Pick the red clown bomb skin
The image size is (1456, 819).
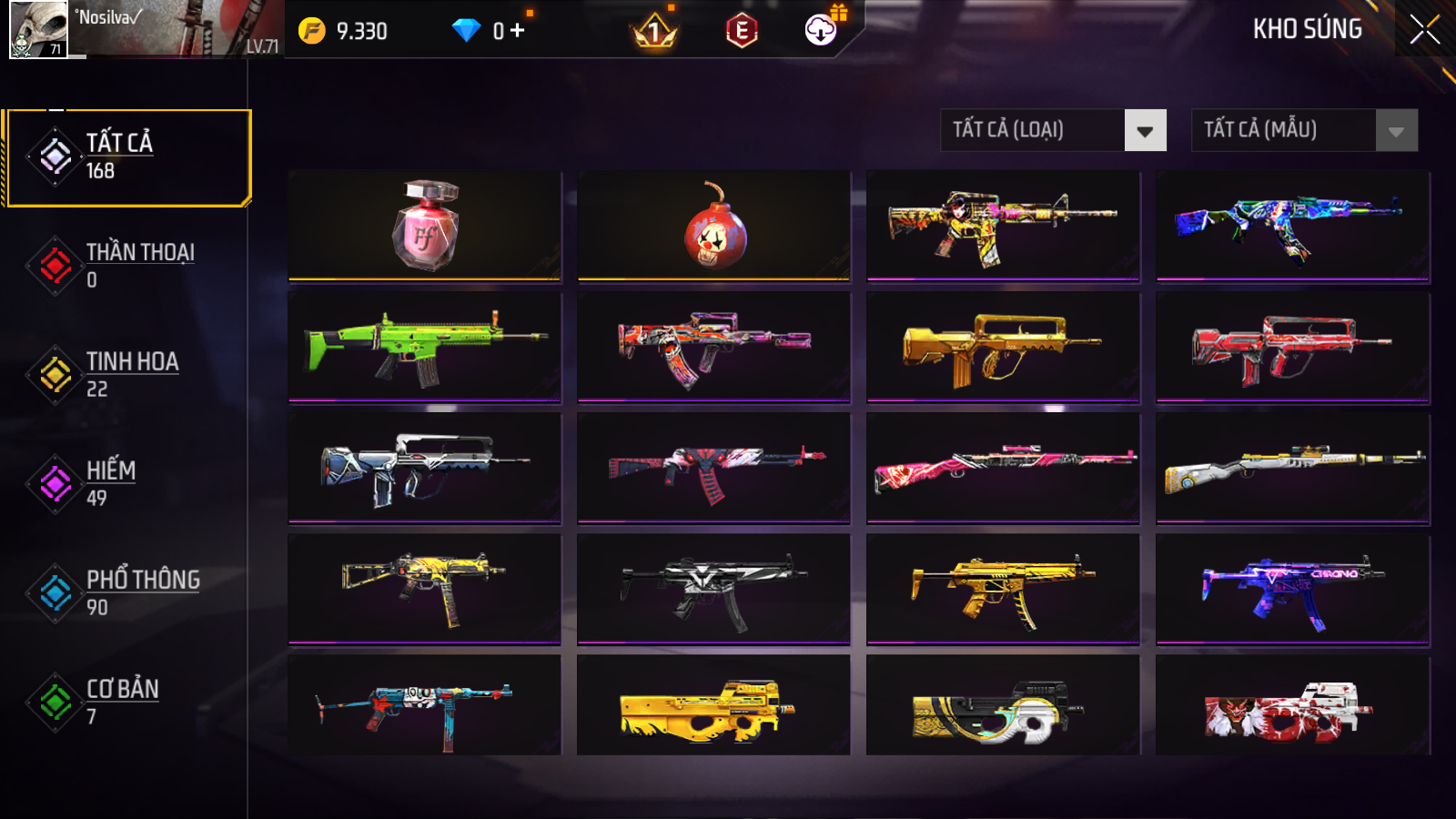(714, 225)
